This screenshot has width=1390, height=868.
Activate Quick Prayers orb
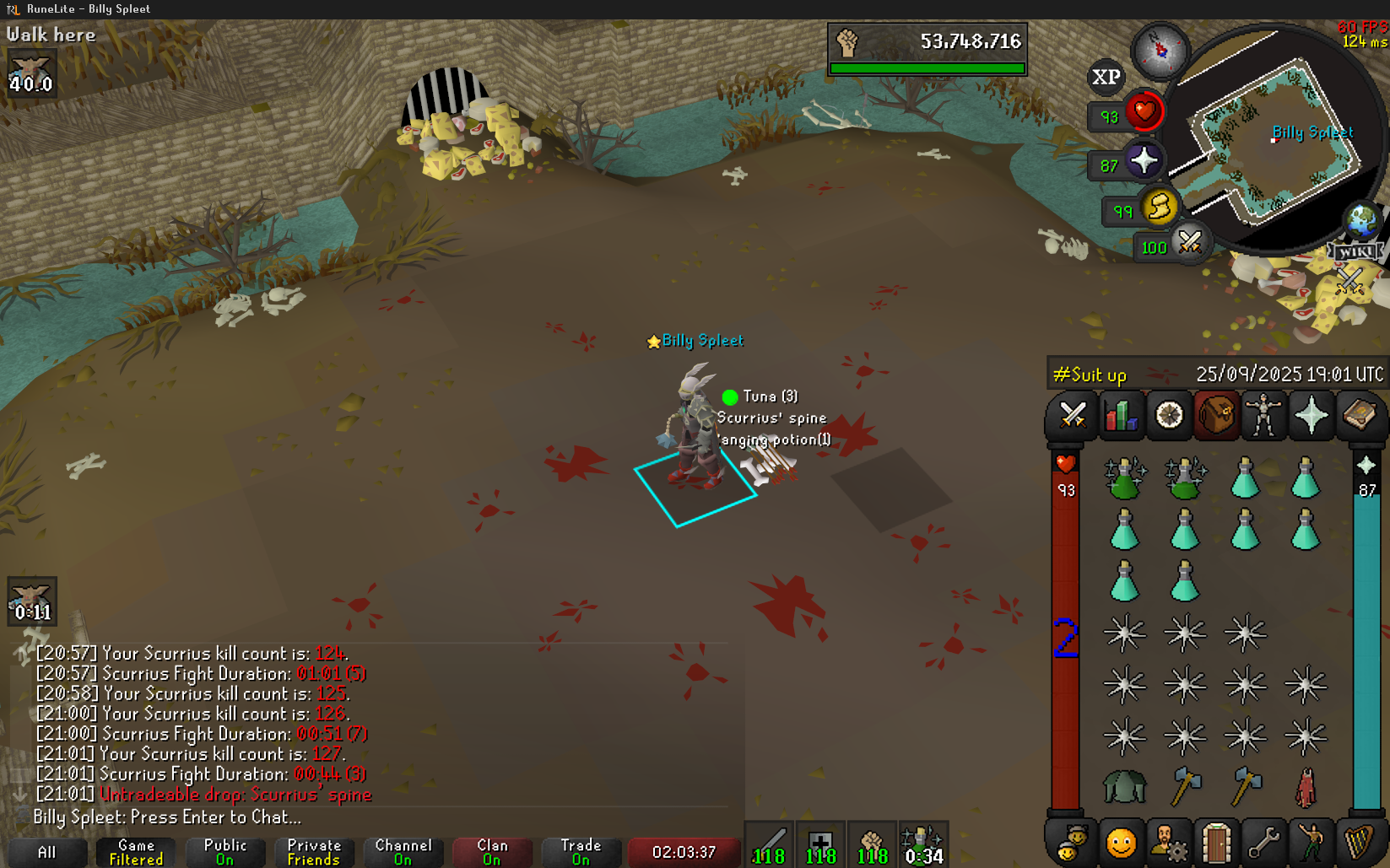click(x=1144, y=161)
